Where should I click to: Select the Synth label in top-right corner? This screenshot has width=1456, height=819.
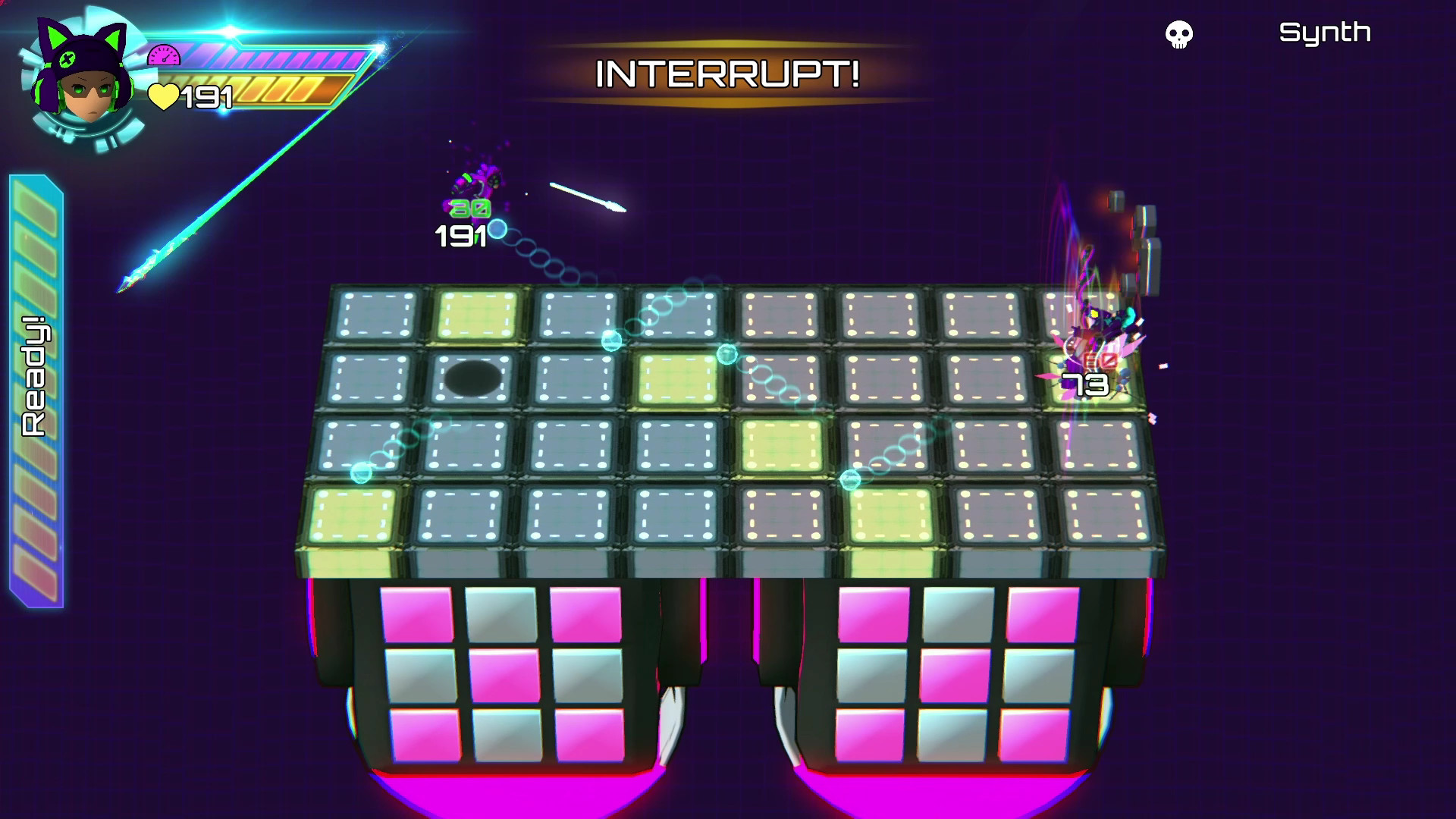(x=1326, y=33)
